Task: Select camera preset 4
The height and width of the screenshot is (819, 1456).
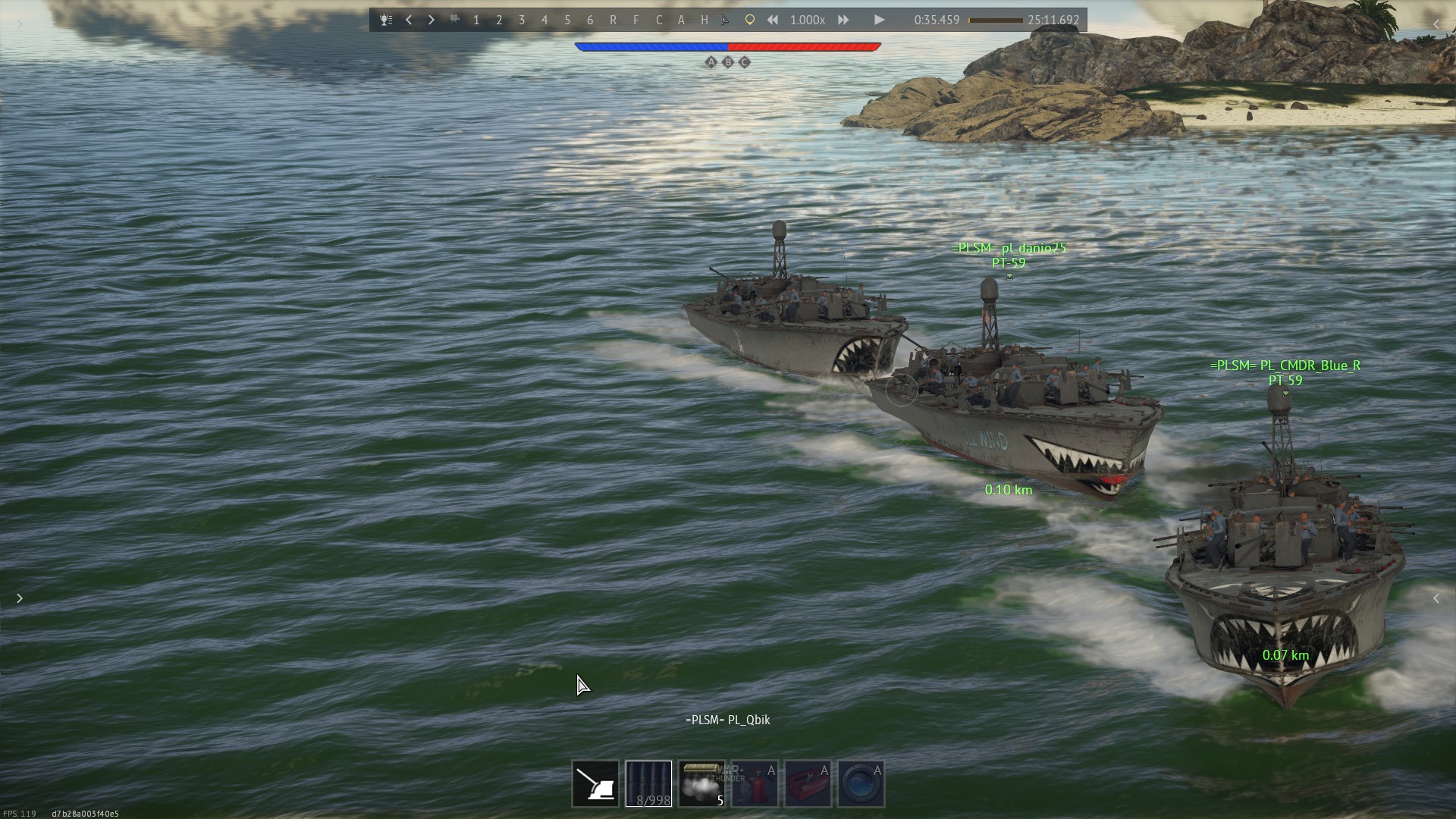Action: point(544,20)
